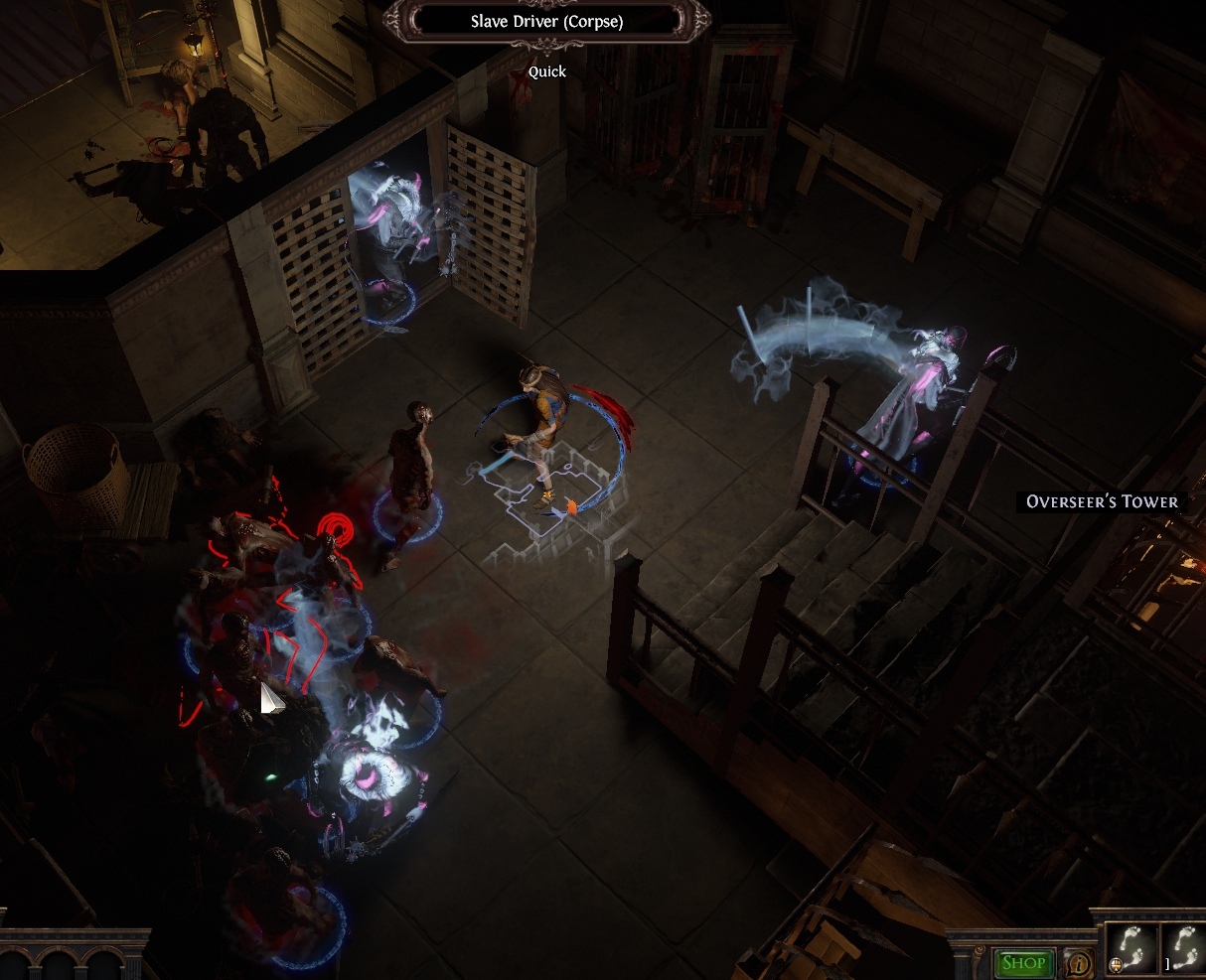Viewport: 1206px width, 980px height.
Task: Open the info speech-bubble icon
Action: 1078,962
